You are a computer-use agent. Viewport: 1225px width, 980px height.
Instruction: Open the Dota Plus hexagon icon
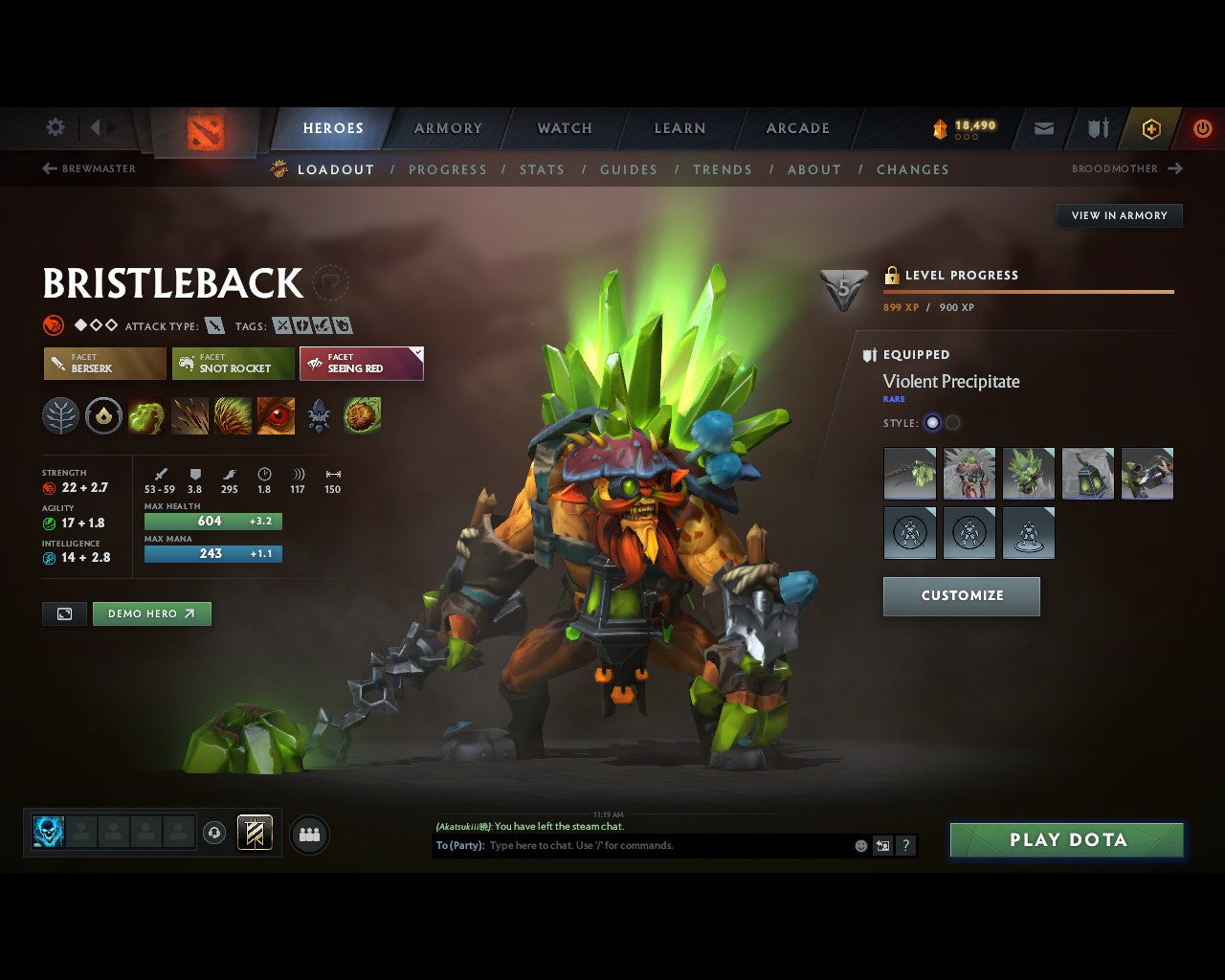pos(1151,128)
